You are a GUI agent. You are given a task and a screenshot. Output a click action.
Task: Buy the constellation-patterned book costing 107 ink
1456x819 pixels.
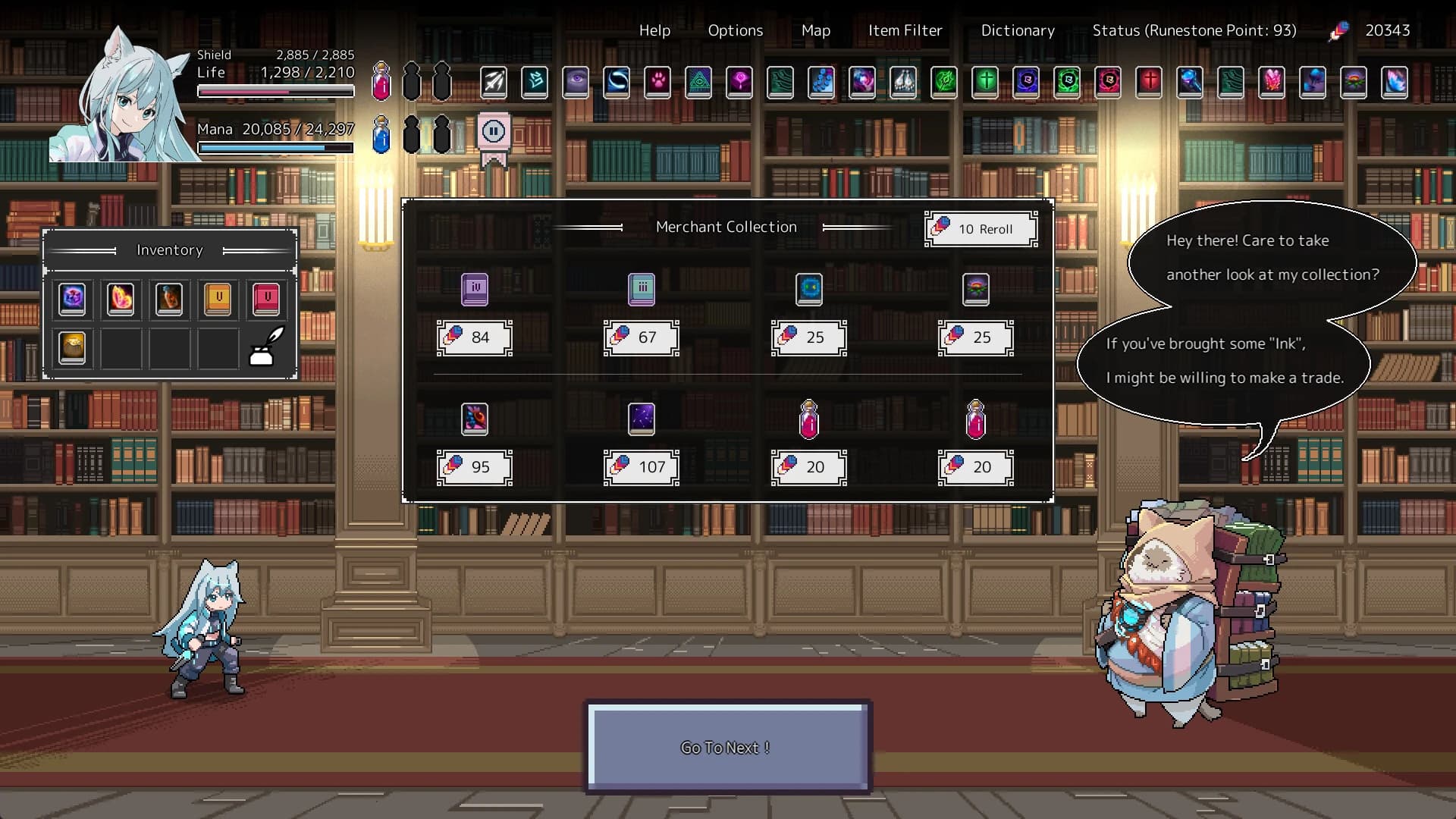click(x=642, y=419)
